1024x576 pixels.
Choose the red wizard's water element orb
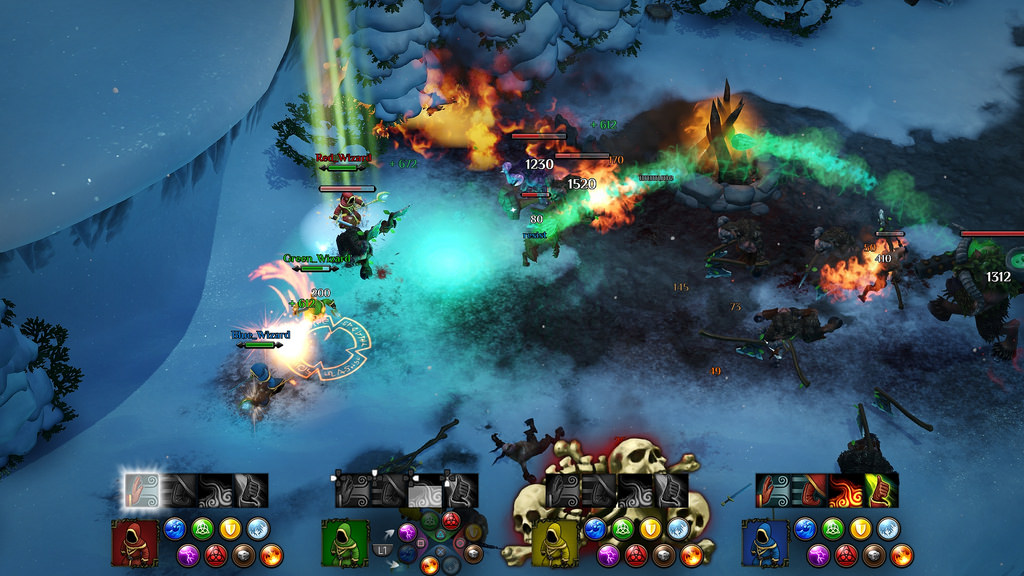tap(176, 528)
